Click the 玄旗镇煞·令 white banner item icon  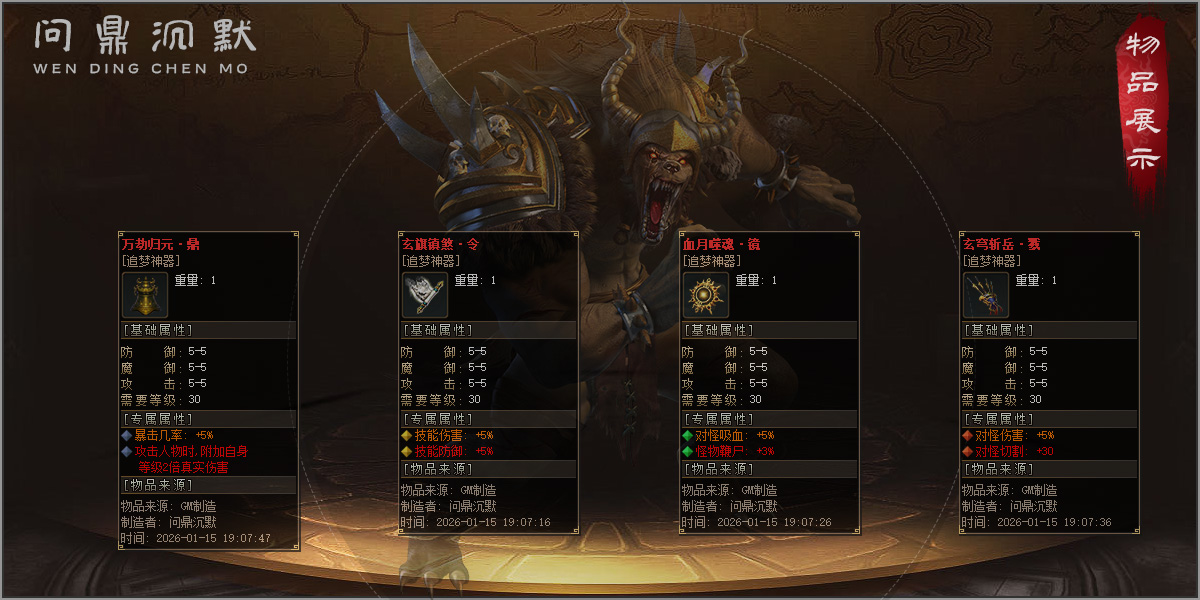click(x=425, y=295)
